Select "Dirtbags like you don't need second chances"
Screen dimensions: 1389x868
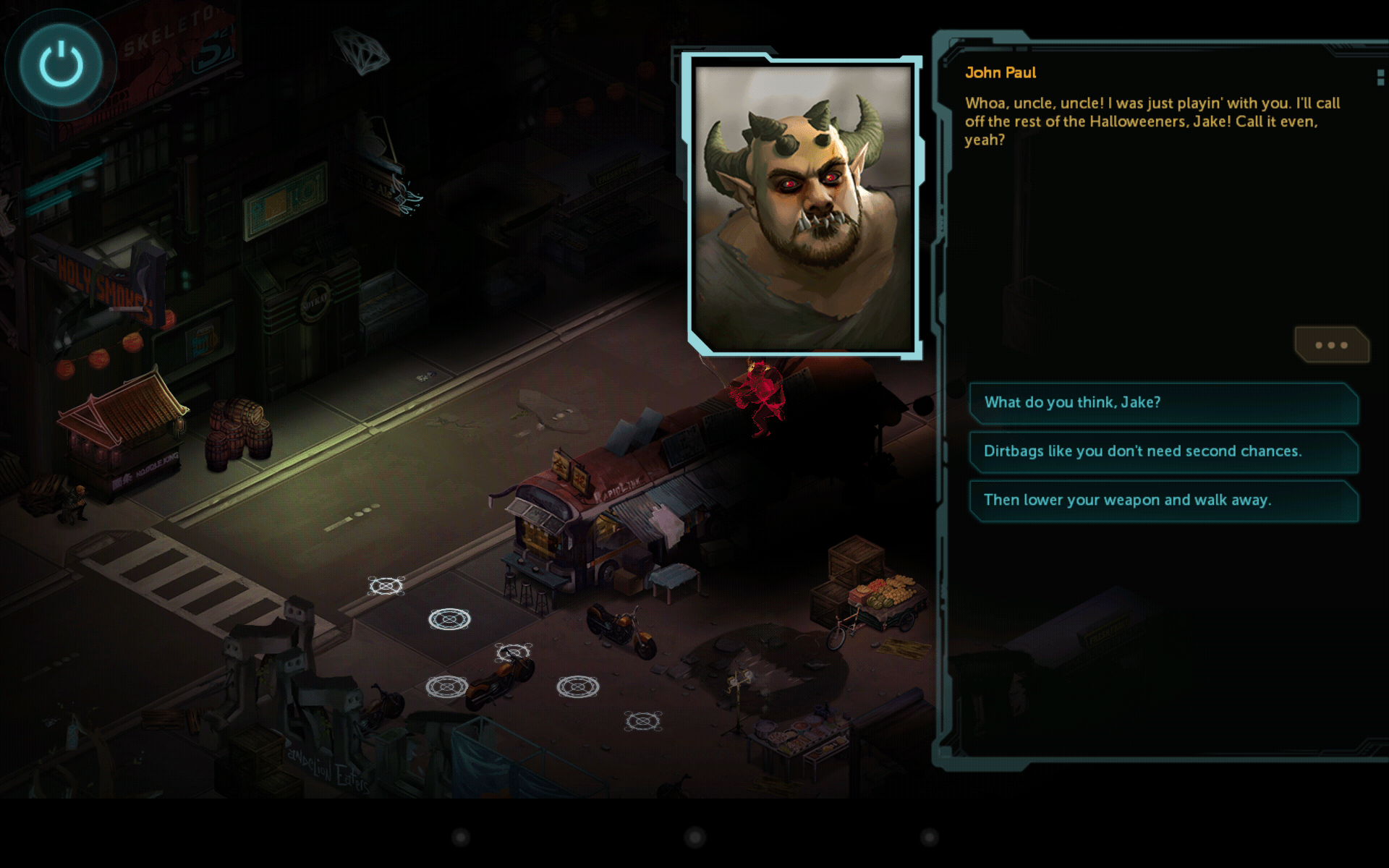click(x=1163, y=451)
